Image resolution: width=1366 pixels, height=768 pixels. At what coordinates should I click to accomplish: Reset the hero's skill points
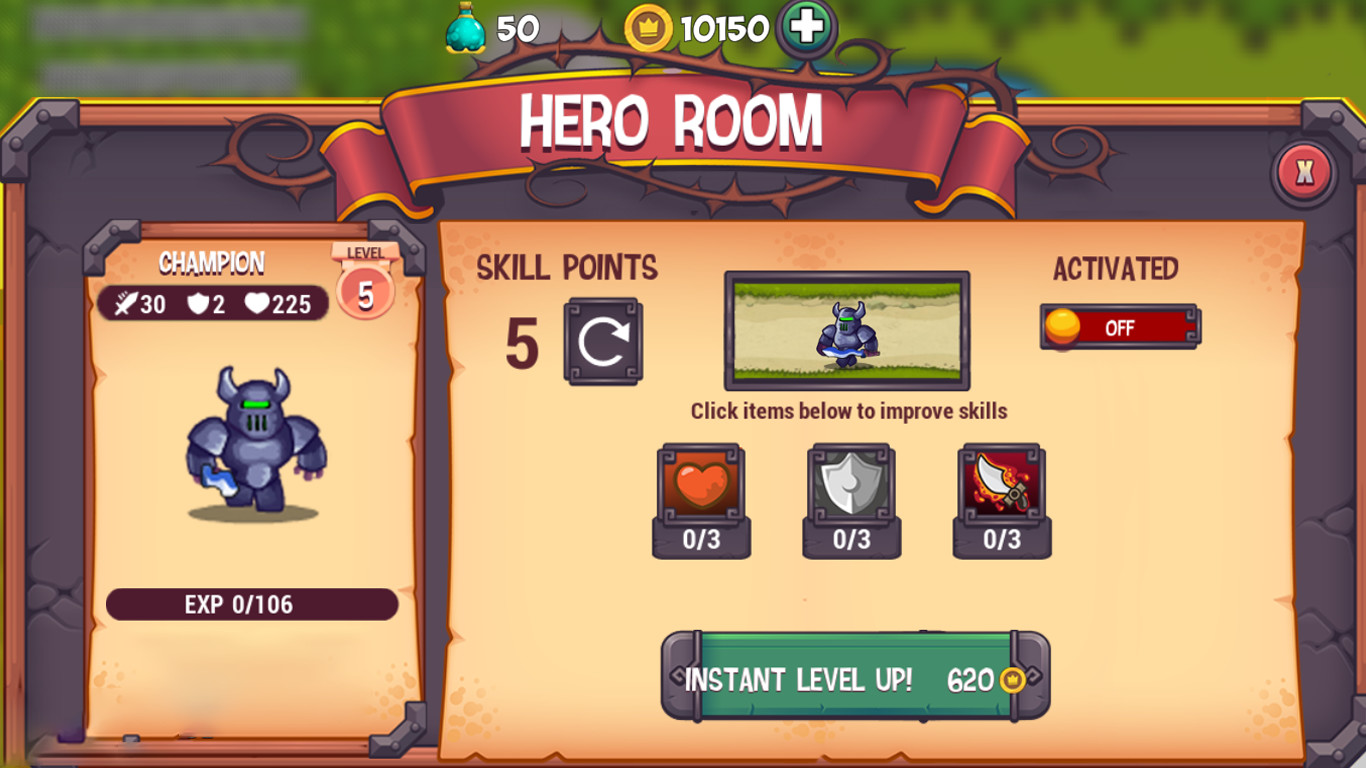(x=603, y=341)
